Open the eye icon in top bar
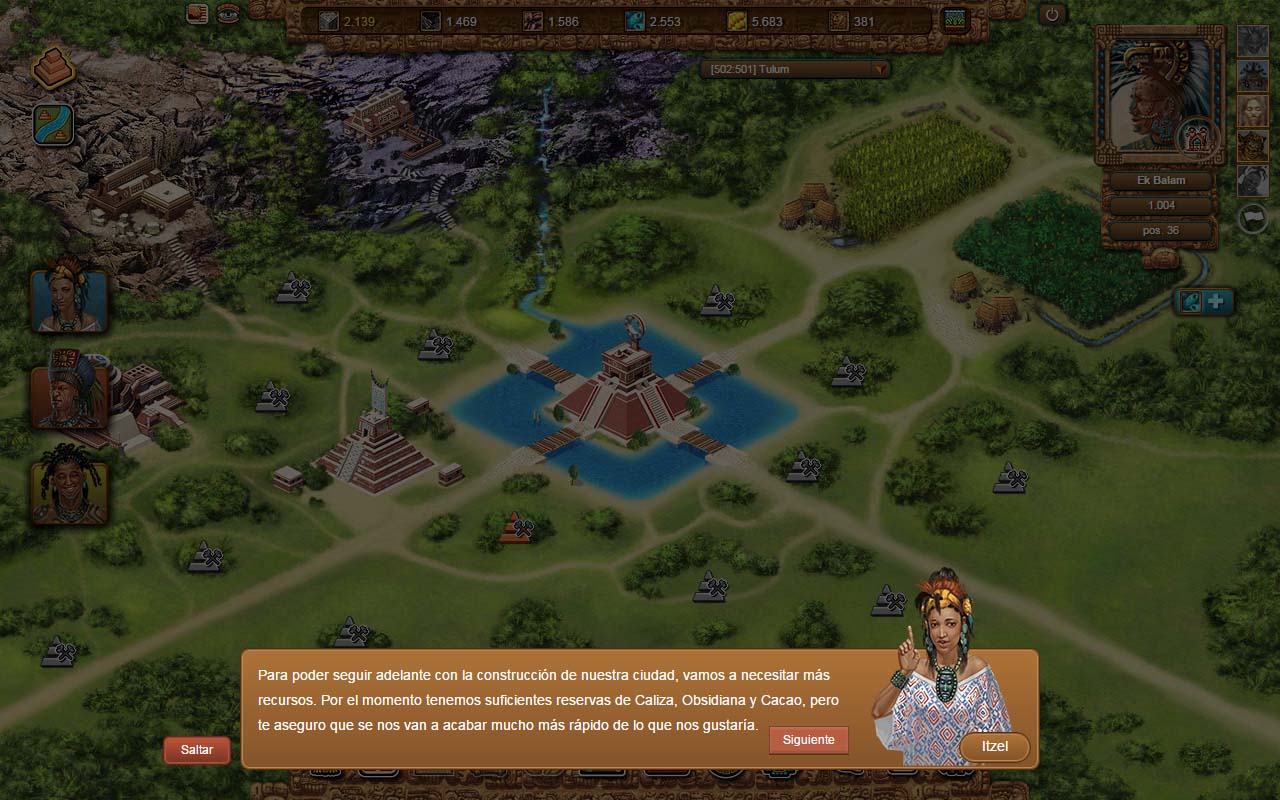 point(228,14)
